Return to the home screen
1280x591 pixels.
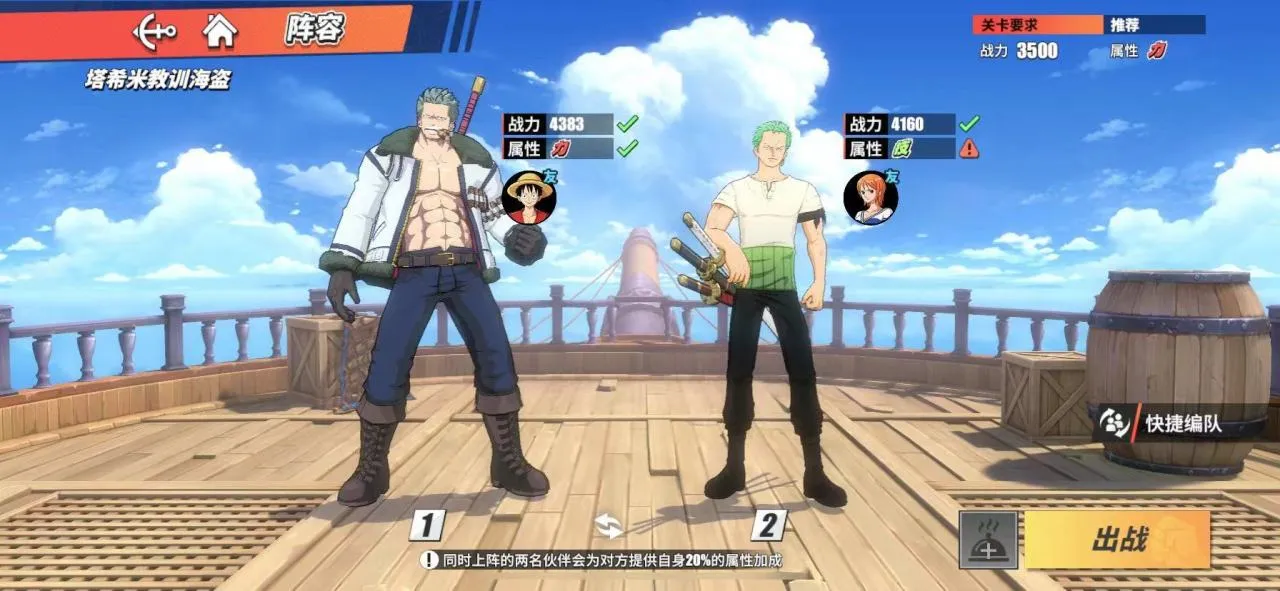(x=220, y=31)
